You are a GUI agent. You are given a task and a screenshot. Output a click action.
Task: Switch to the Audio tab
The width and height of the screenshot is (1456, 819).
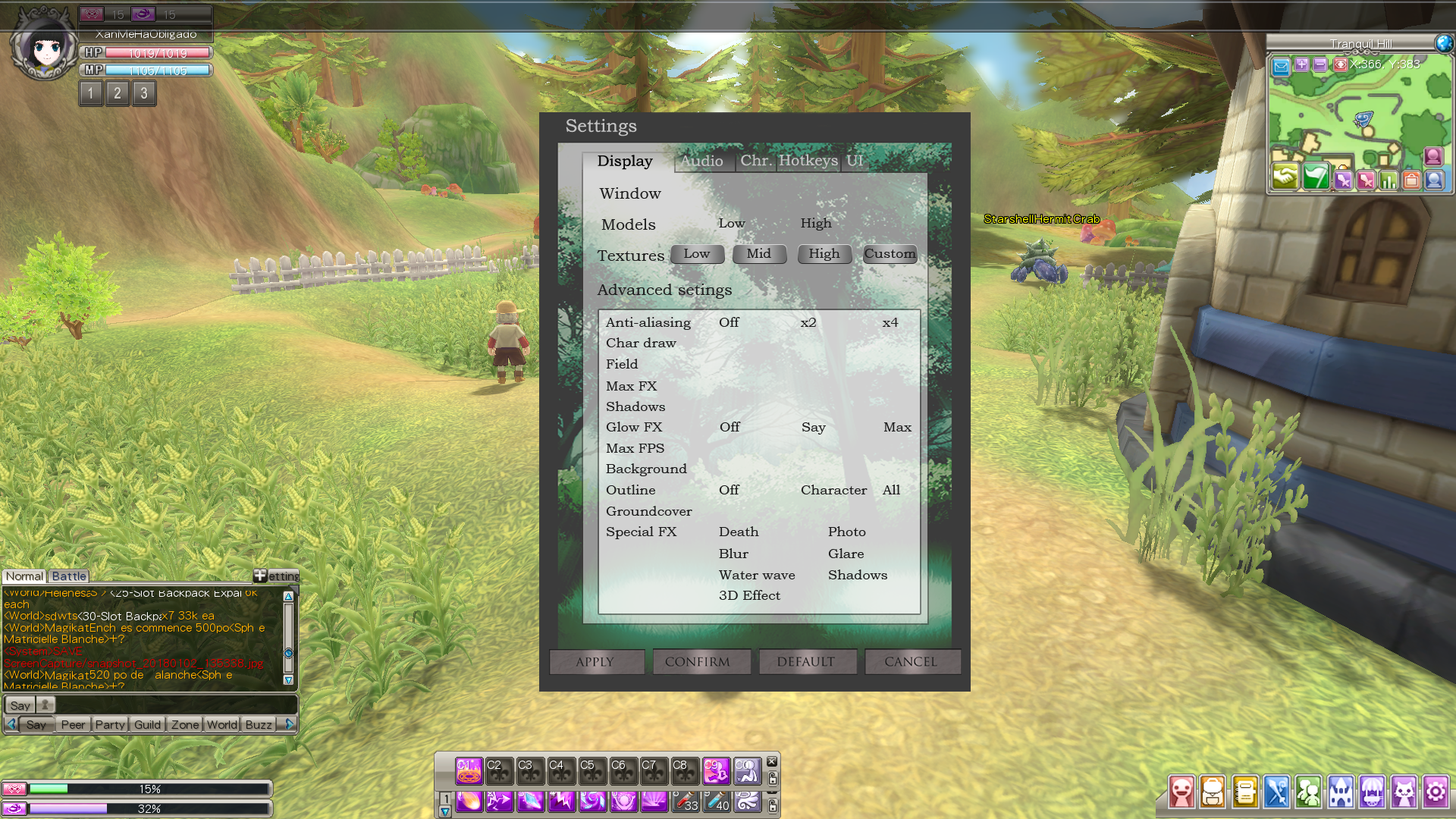point(702,161)
